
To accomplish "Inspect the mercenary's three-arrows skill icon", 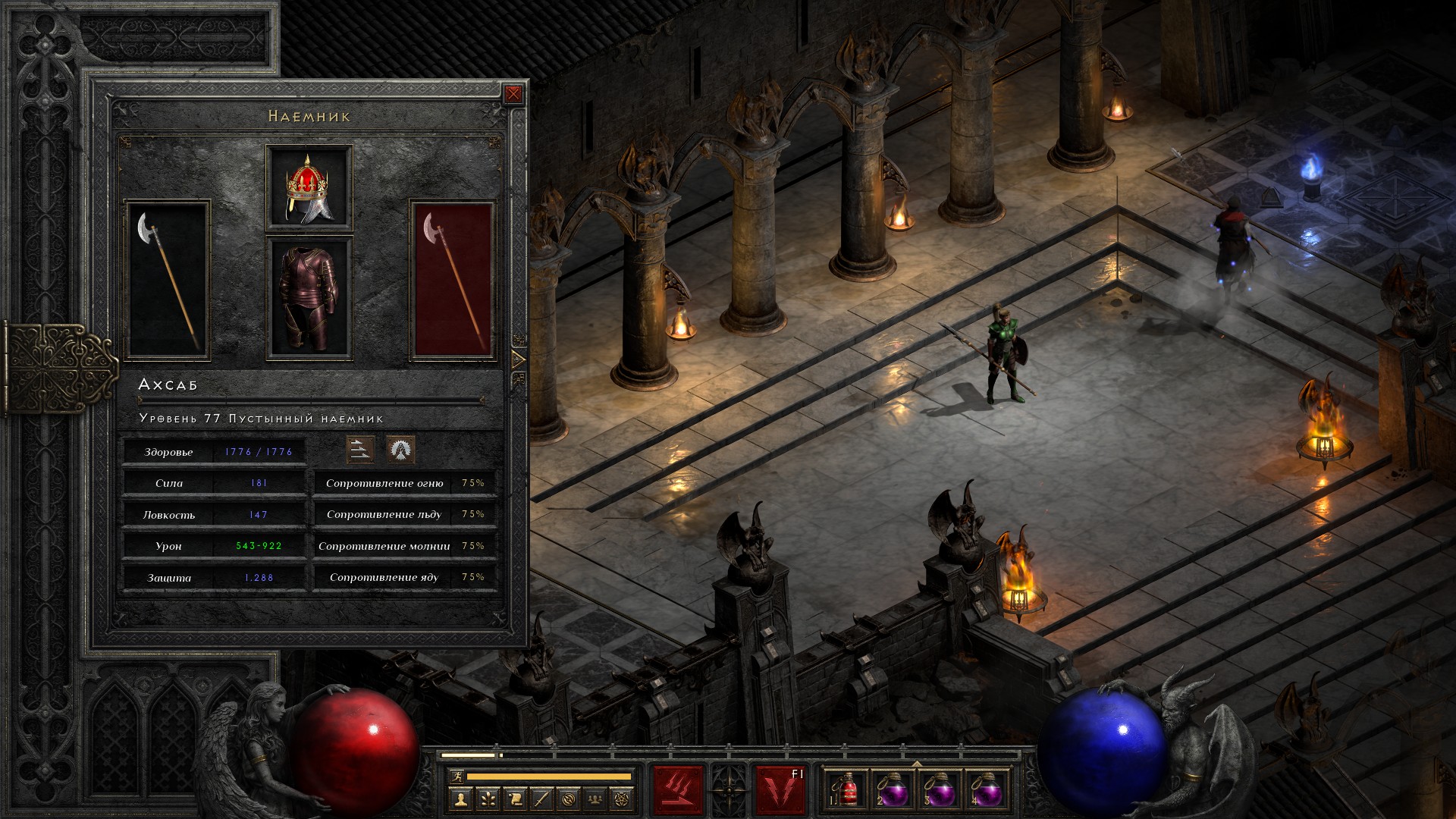I will pyautogui.click(x=360, y=450).
